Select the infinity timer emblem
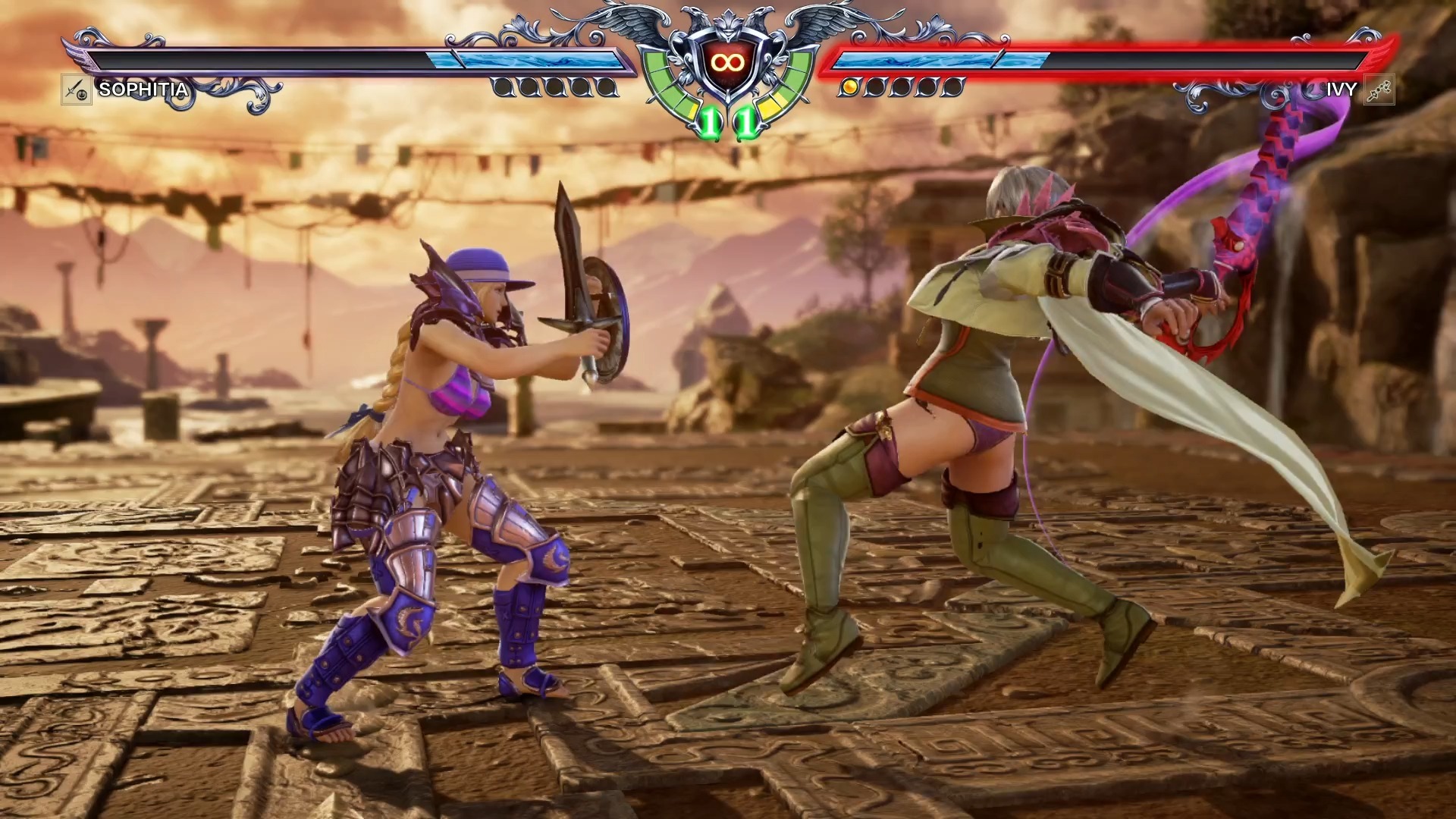 [727, 62]
